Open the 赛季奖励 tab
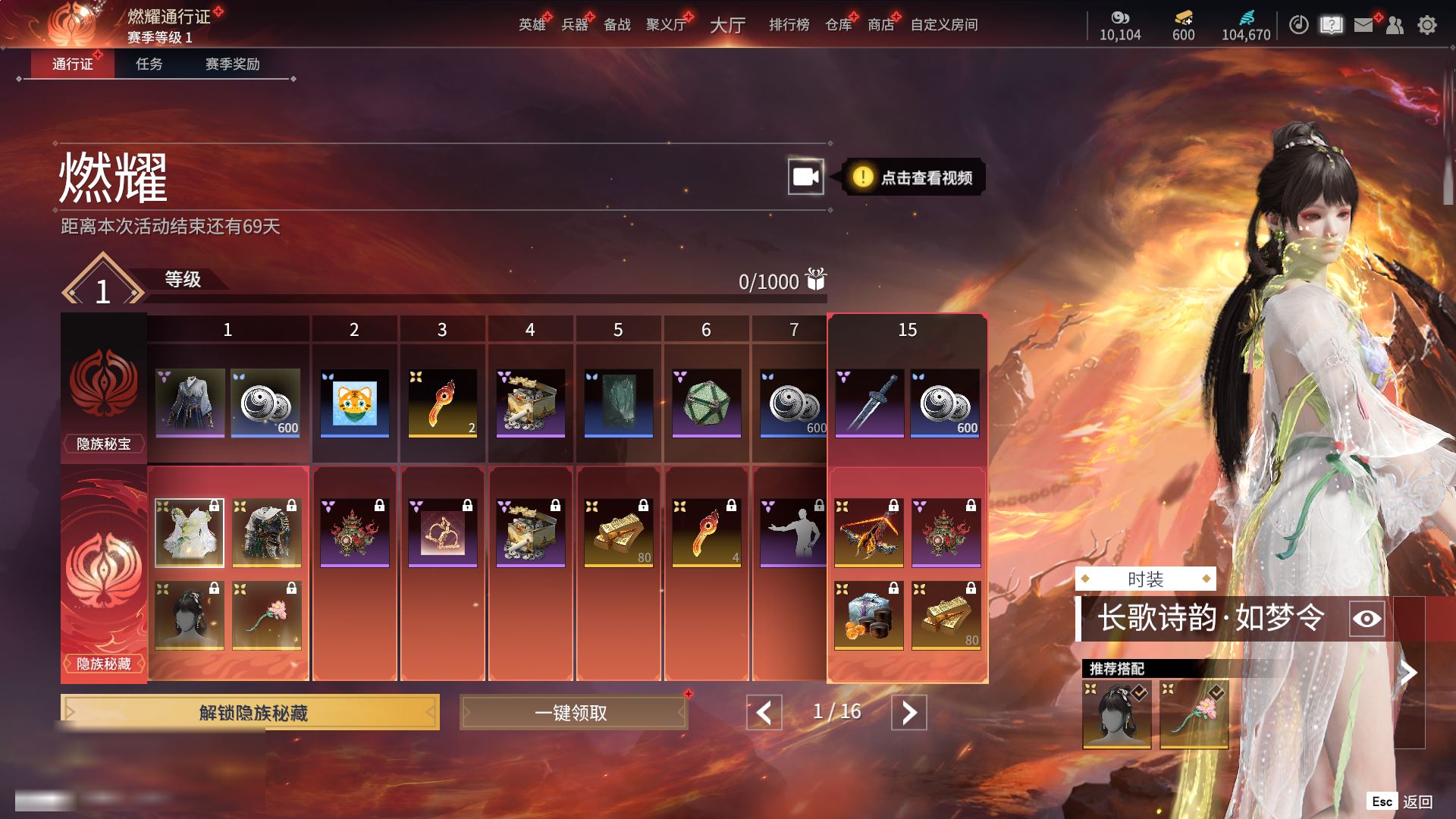1456x819 pixels. pyautogui.click(x=232, y=64)
